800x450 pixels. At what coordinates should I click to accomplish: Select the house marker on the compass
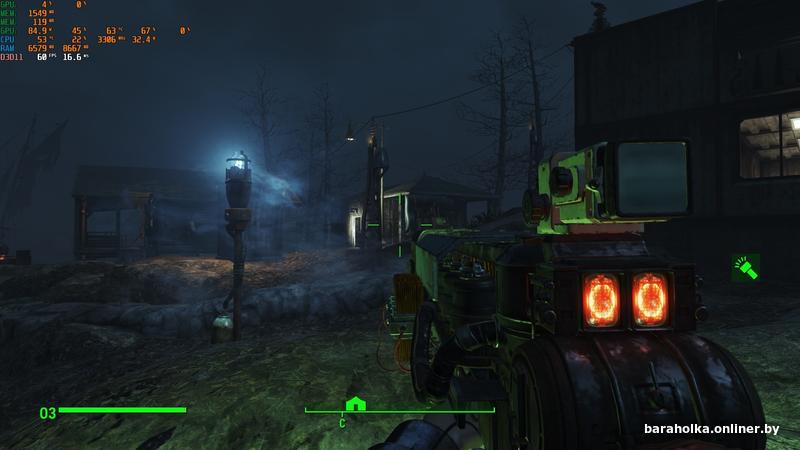click(354, 404)
